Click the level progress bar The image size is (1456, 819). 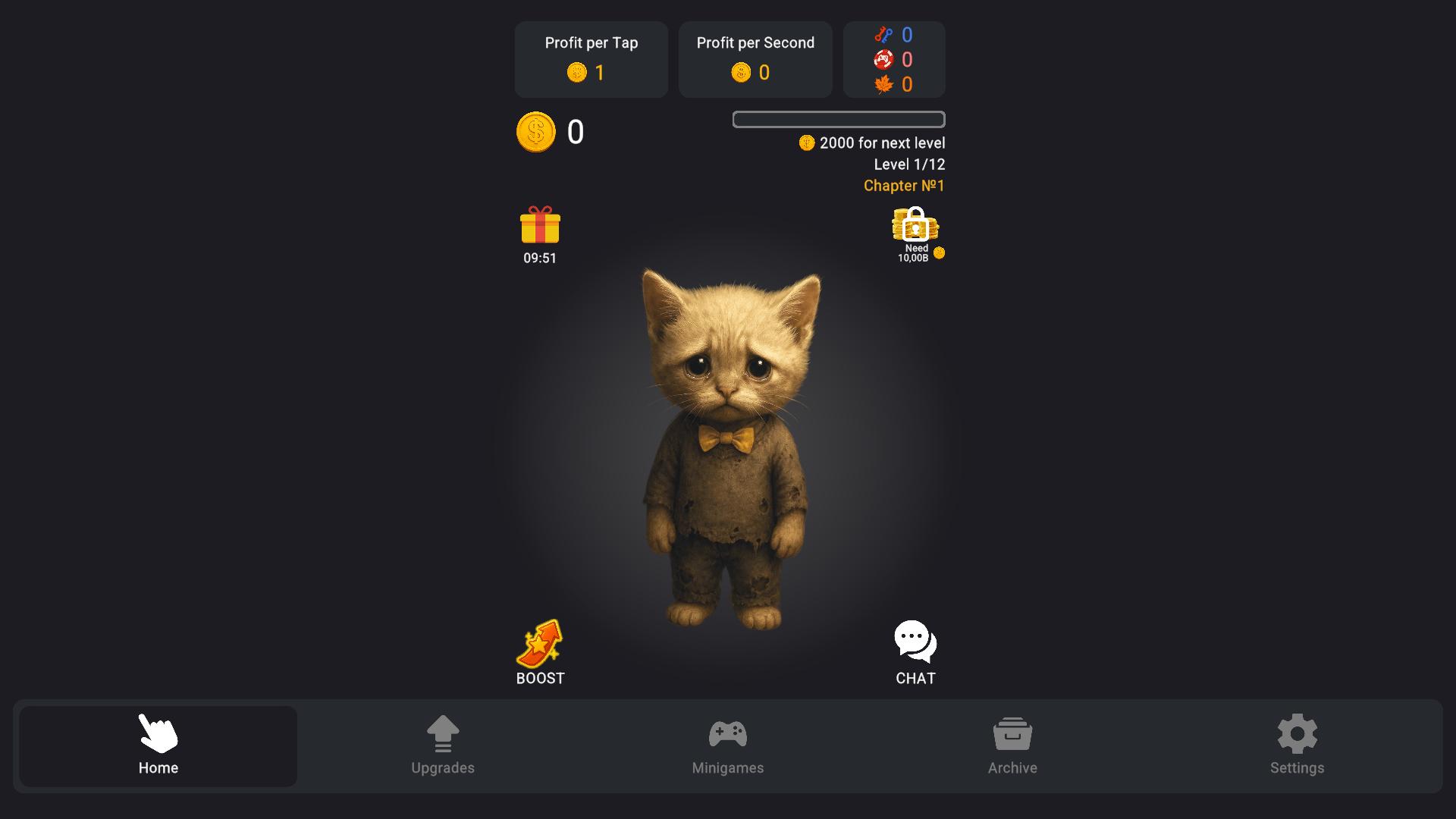[x=838, y=119]
